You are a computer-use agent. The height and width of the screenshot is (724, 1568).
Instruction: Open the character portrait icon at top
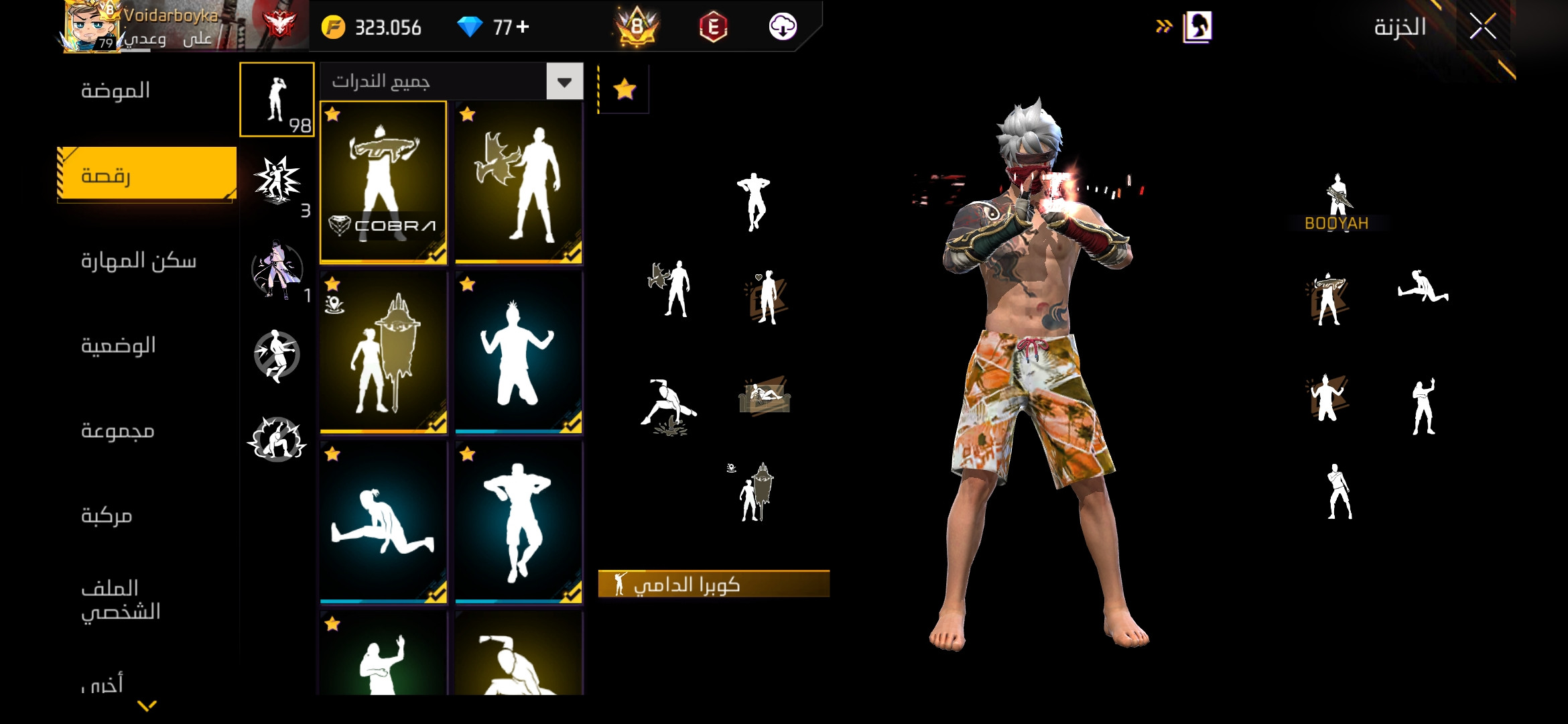click(x=1197, y=27)
